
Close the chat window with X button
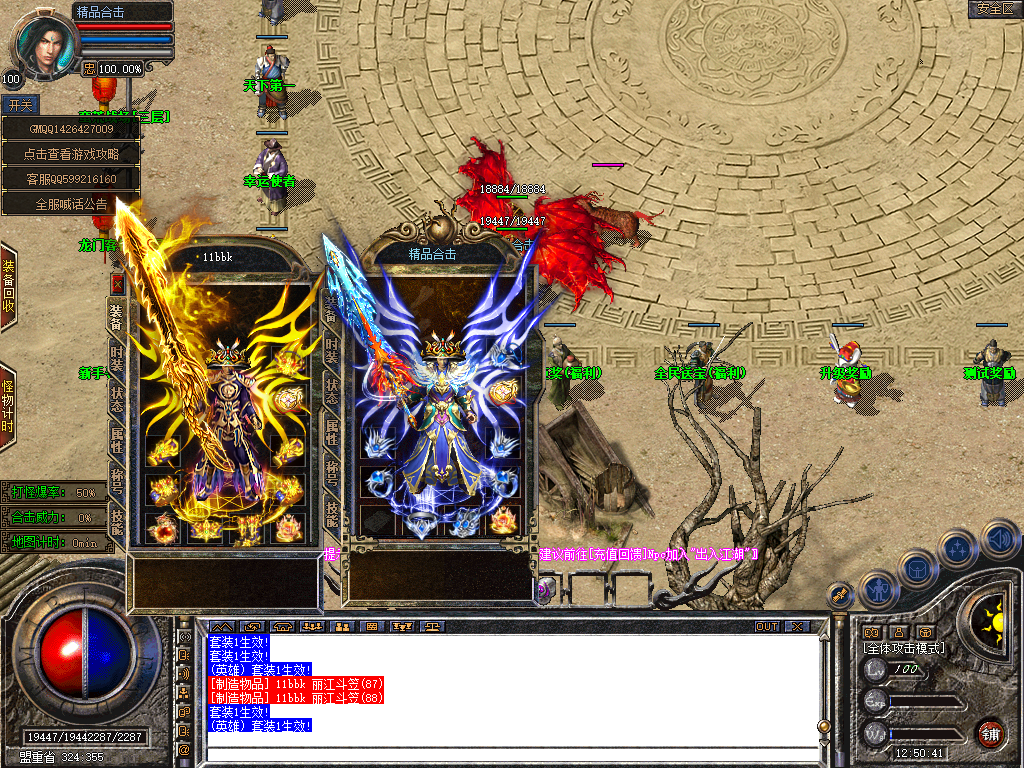[x=796, y=627]
